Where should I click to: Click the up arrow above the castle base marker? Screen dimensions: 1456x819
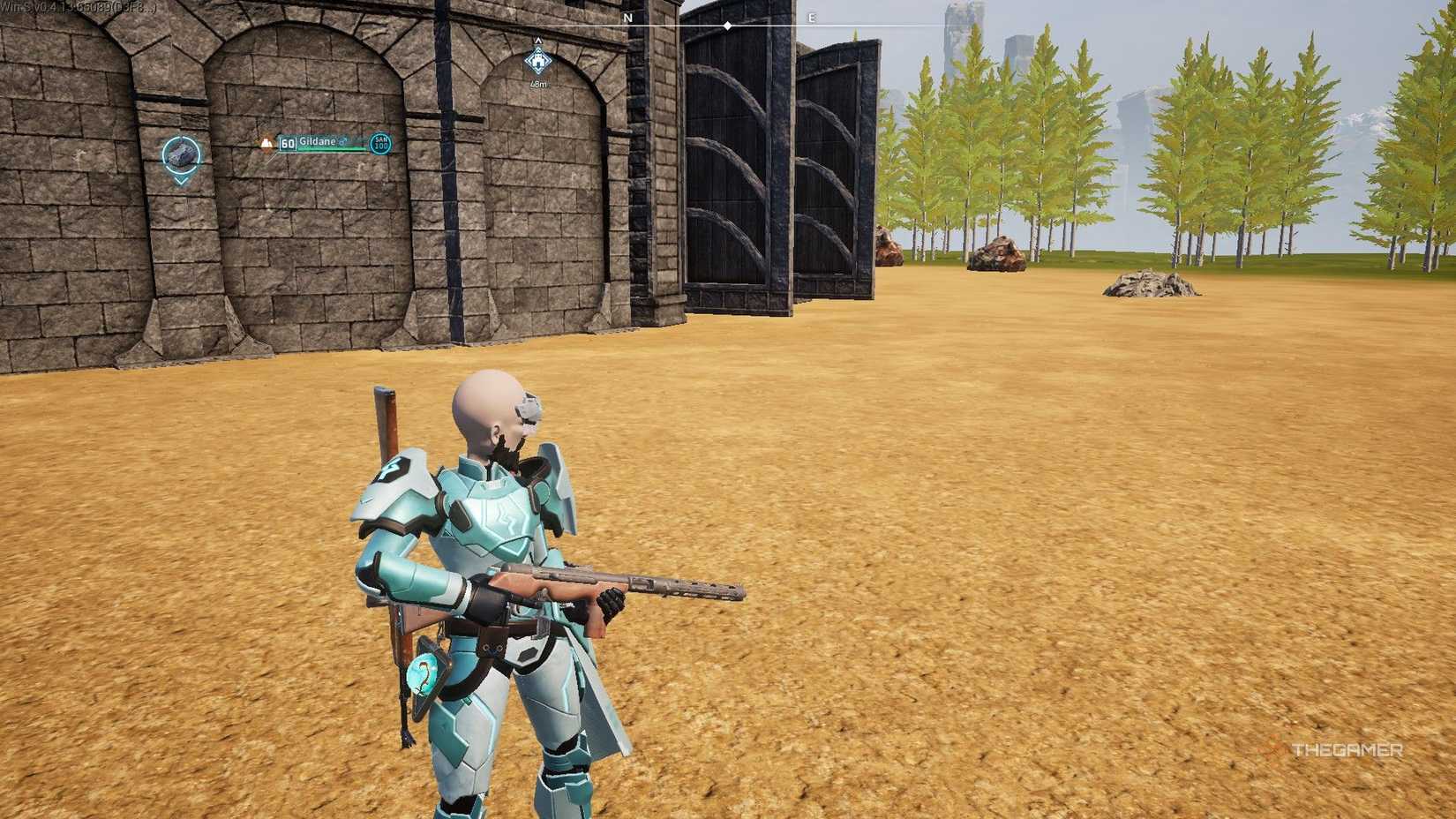(x=538, y=40)
